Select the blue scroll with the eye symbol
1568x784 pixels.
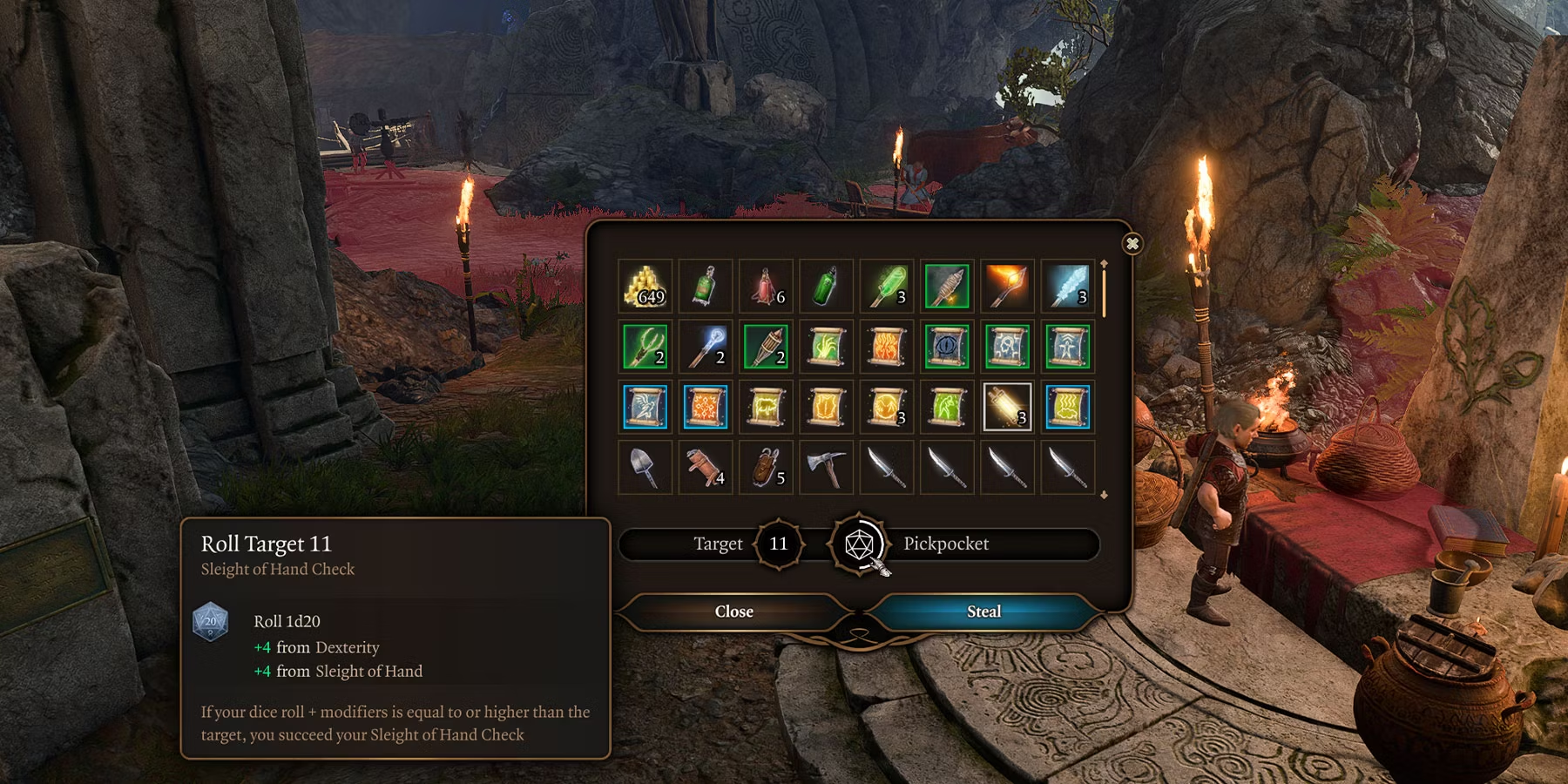947,346
